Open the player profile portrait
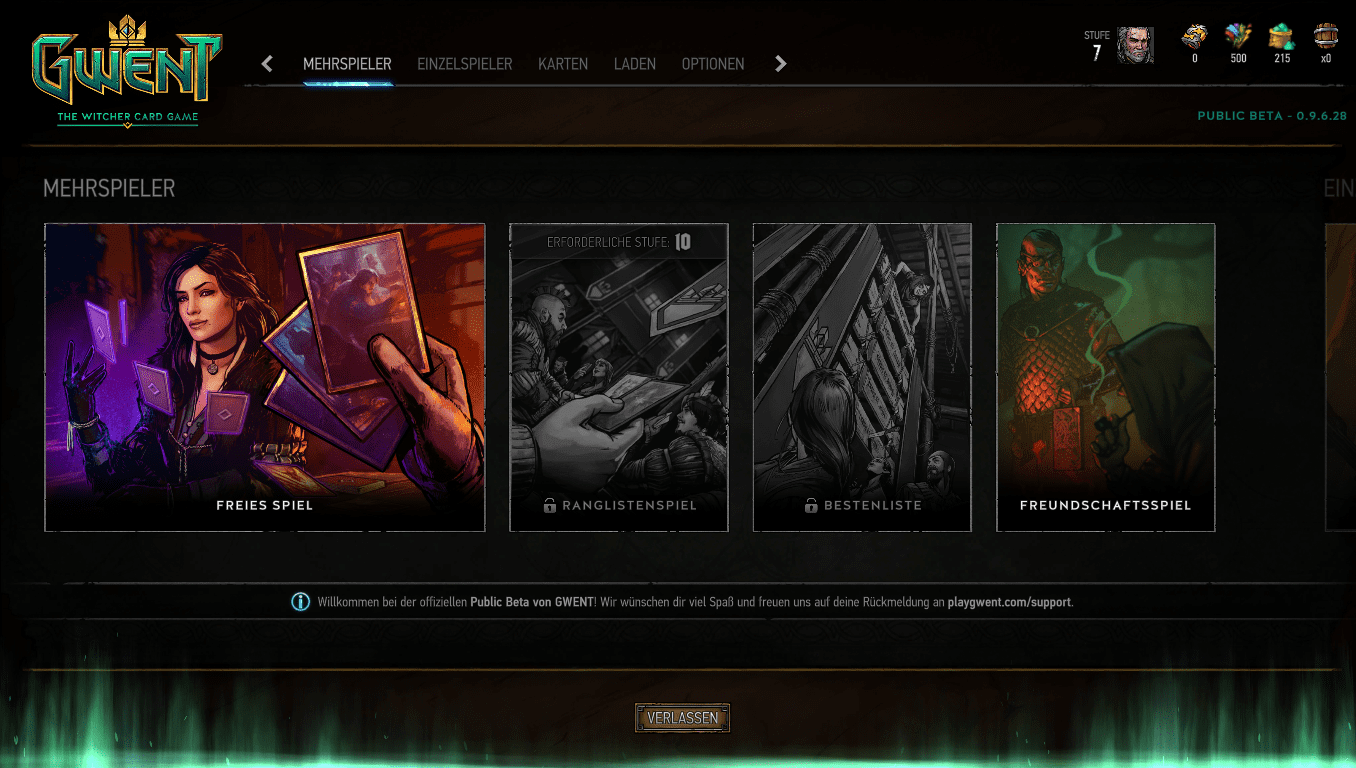Viewport: 1356px width, 768px height. tap(1135, 45)
